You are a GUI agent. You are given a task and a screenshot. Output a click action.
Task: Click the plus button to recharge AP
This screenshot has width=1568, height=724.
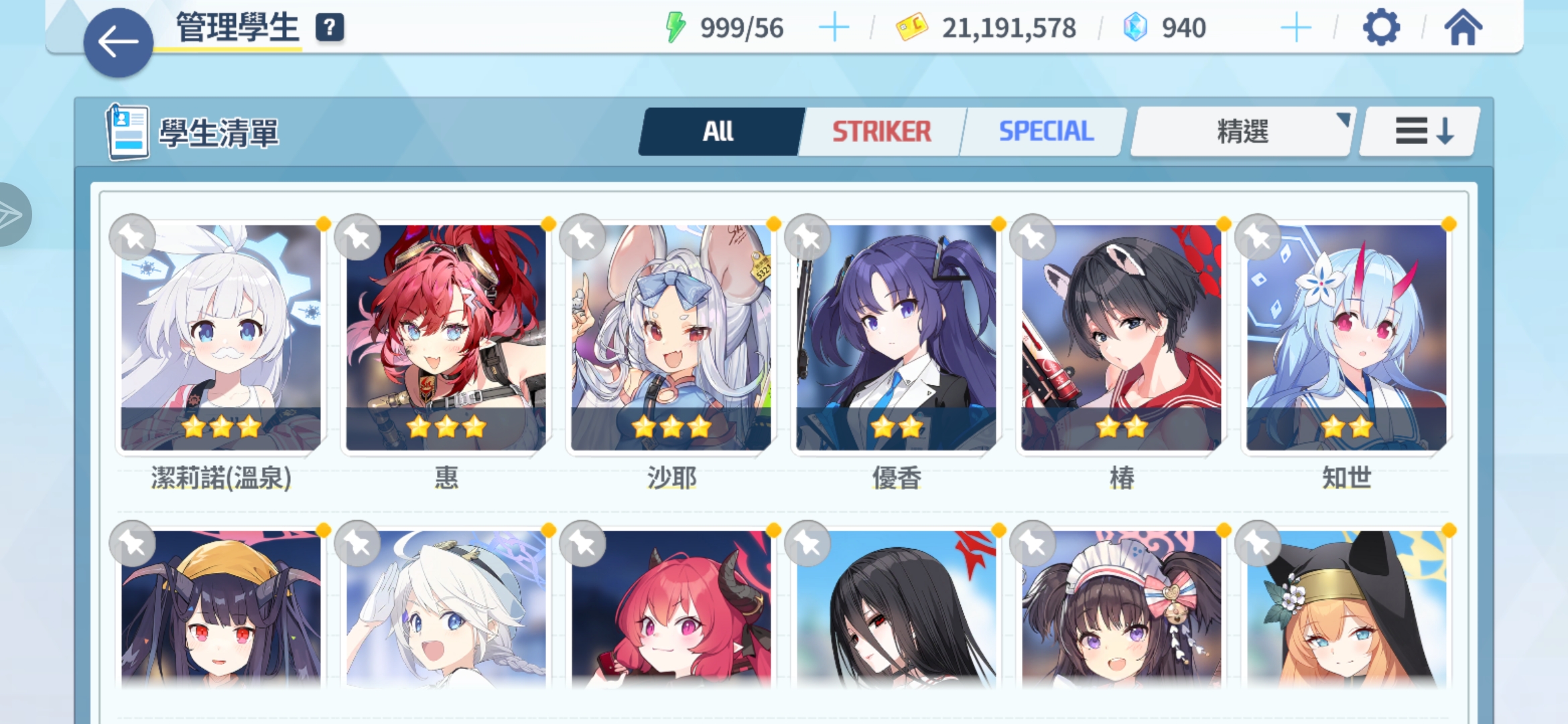click(x=834, y=27)
